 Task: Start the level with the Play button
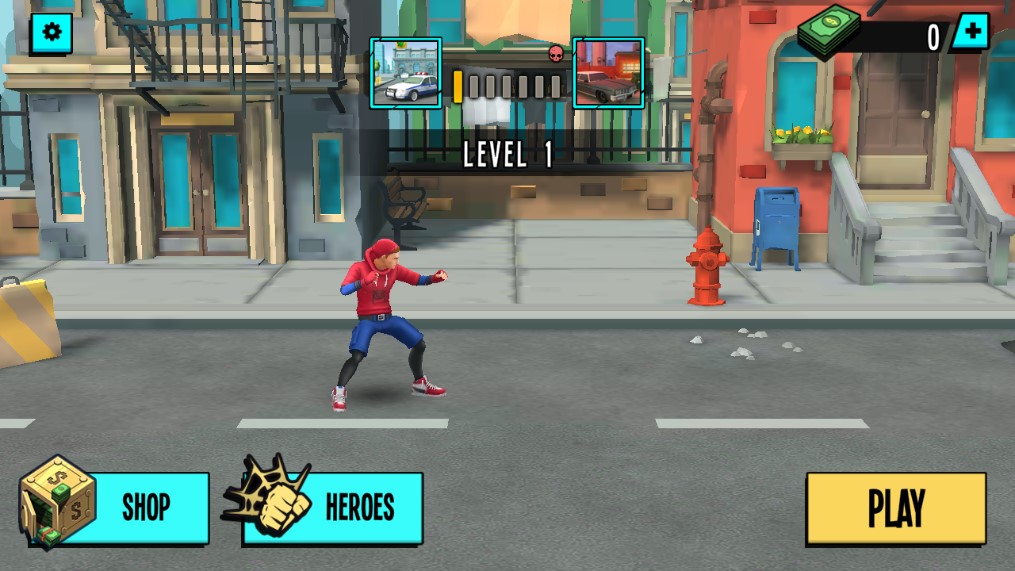click(896, 508)
